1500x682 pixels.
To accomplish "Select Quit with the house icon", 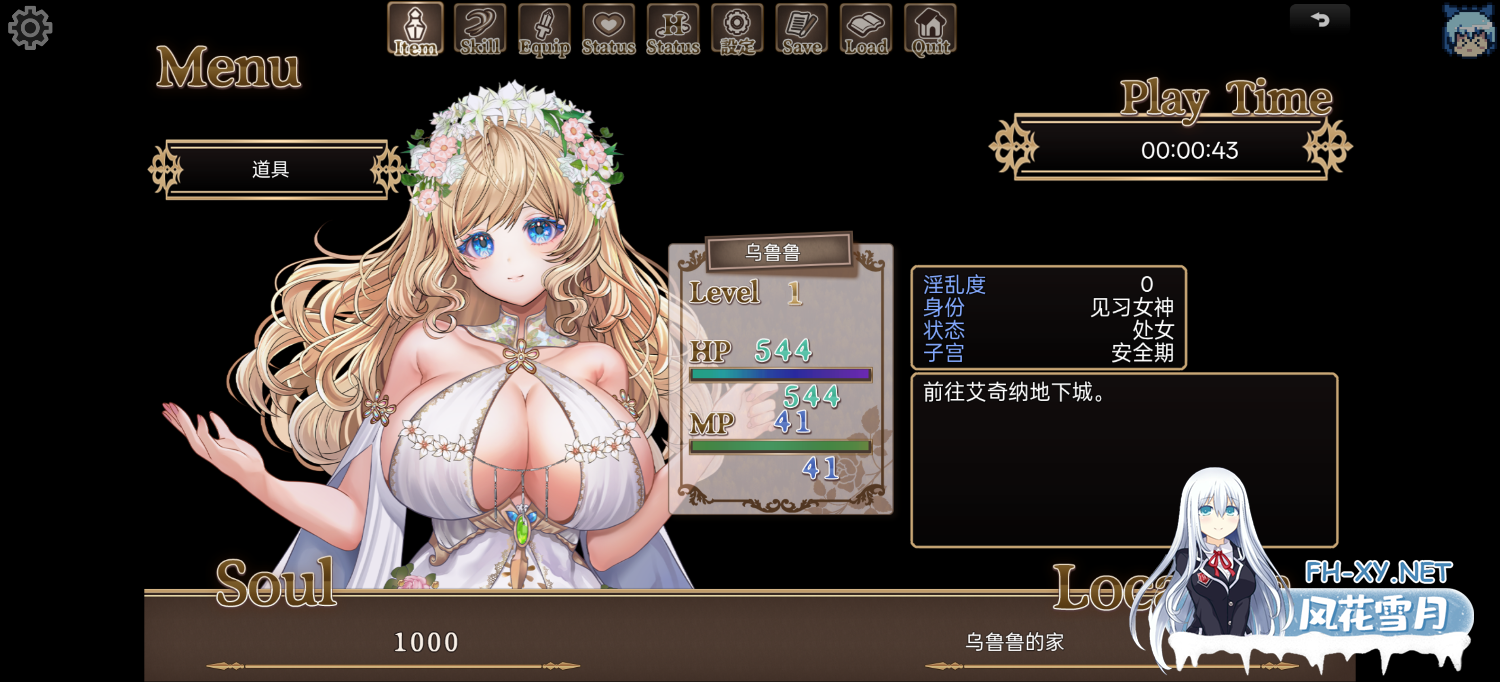I will click(x=930, y=29).
